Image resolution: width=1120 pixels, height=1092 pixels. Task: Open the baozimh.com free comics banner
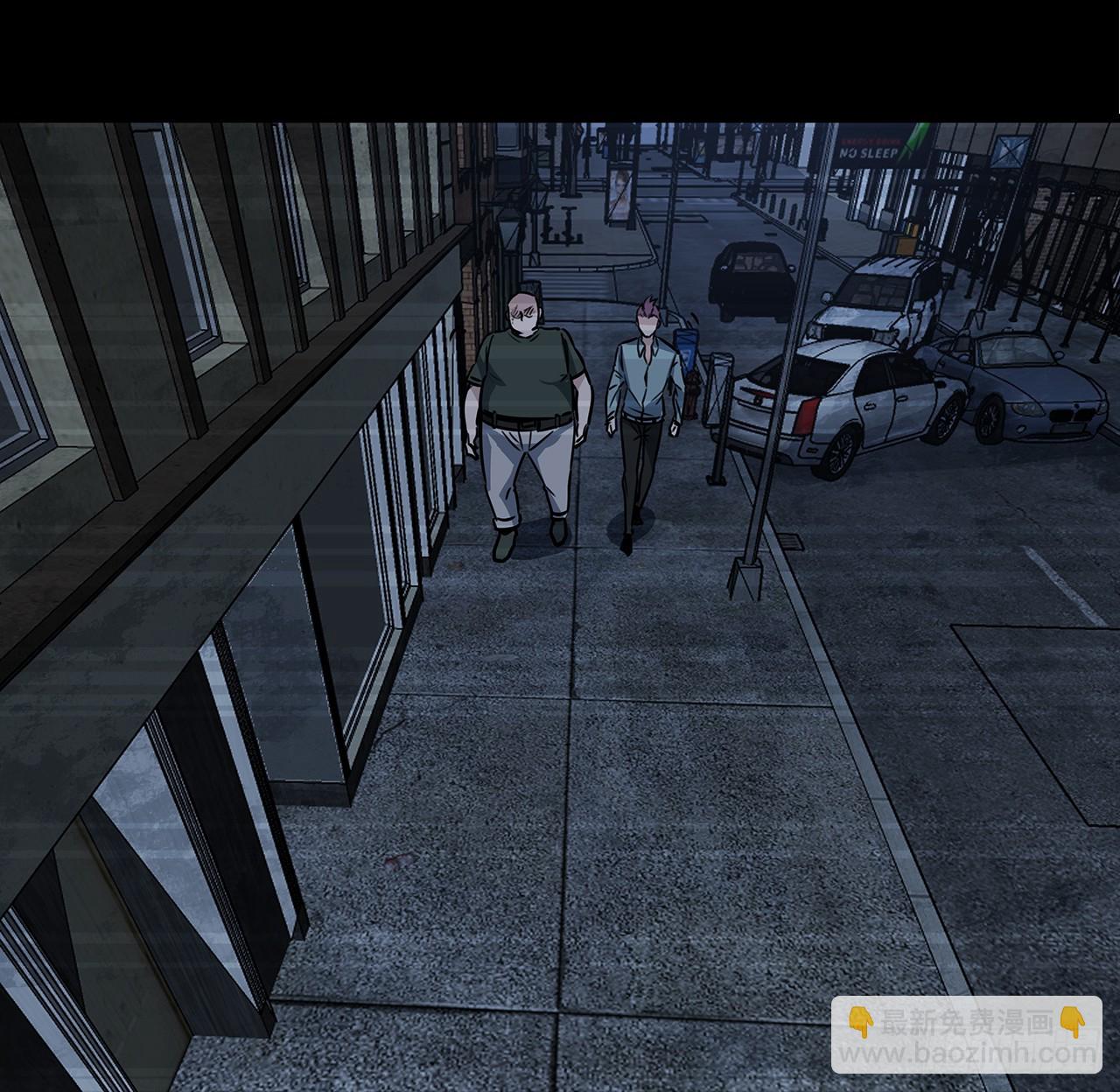(x=966, y=1034)
